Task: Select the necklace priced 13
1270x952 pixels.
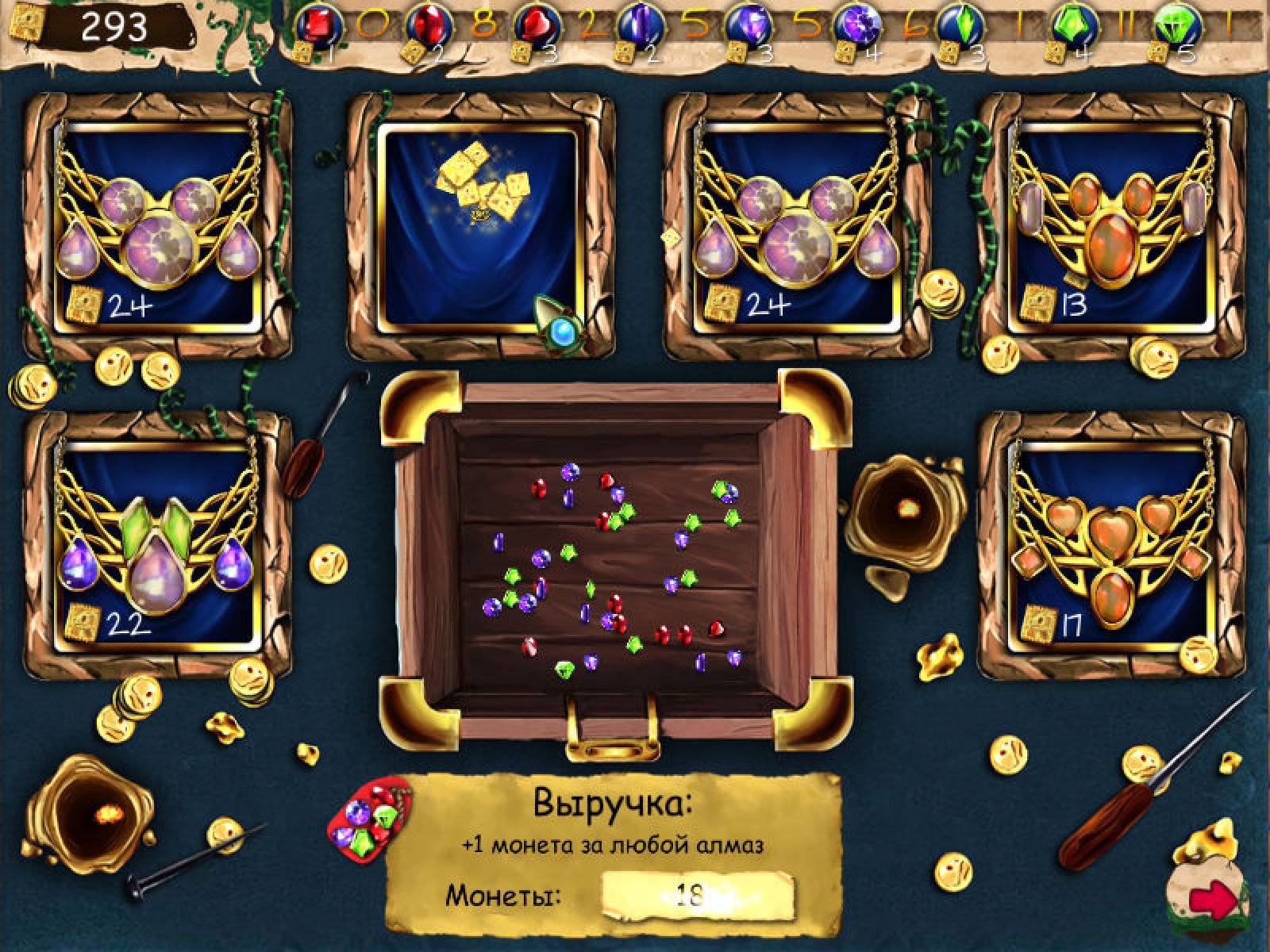Action: [x=1111, y=226]
